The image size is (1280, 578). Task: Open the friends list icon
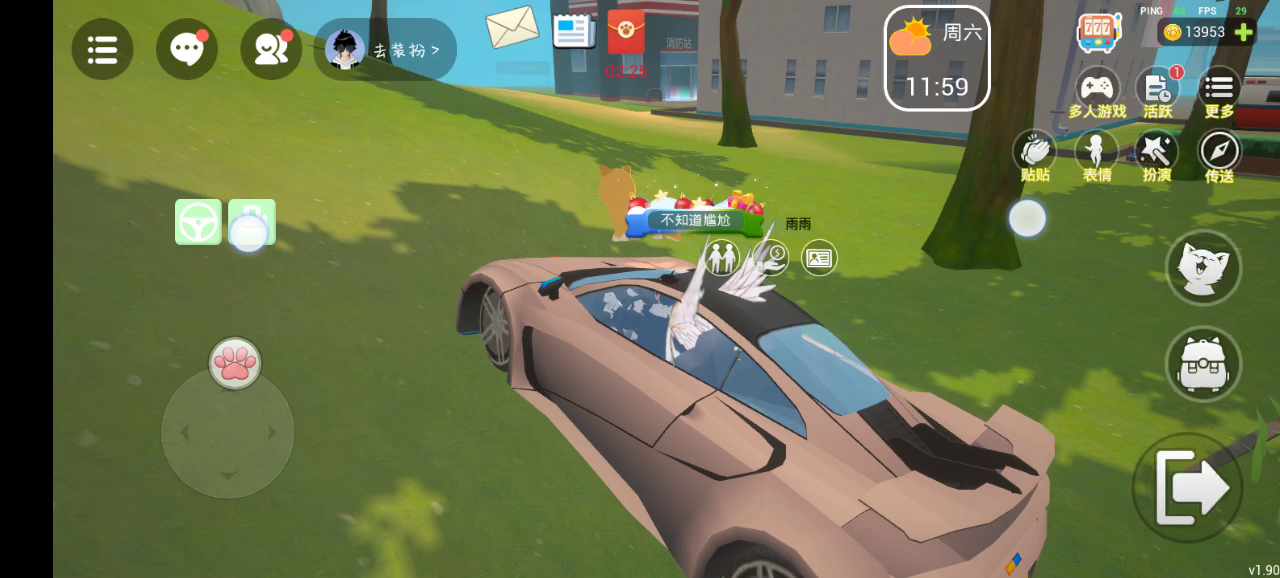271,49
